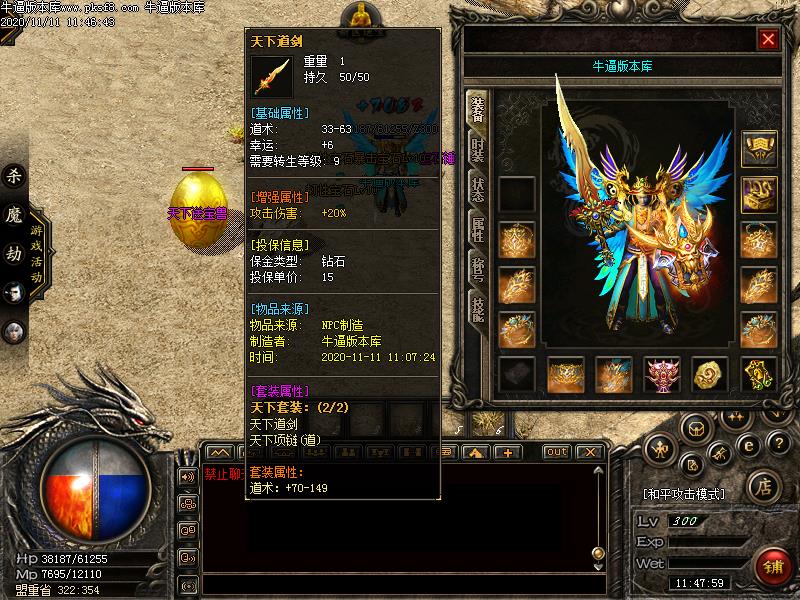Toggle the speaker chat channel button
This screenshot has height=600, width=800.
coord(187,476)
